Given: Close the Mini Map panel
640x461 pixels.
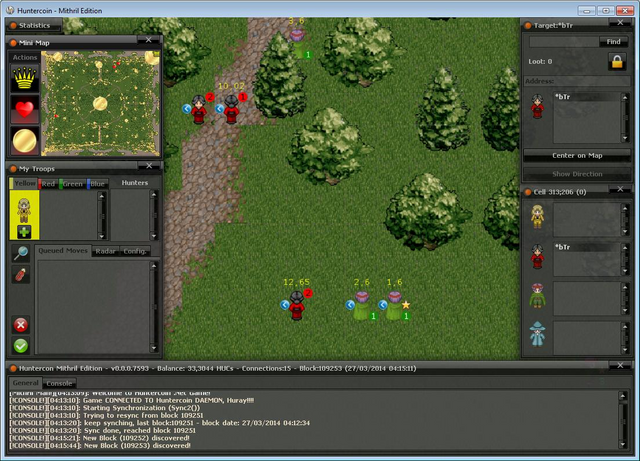Looking at the screenshot, I should coord(148,41).
